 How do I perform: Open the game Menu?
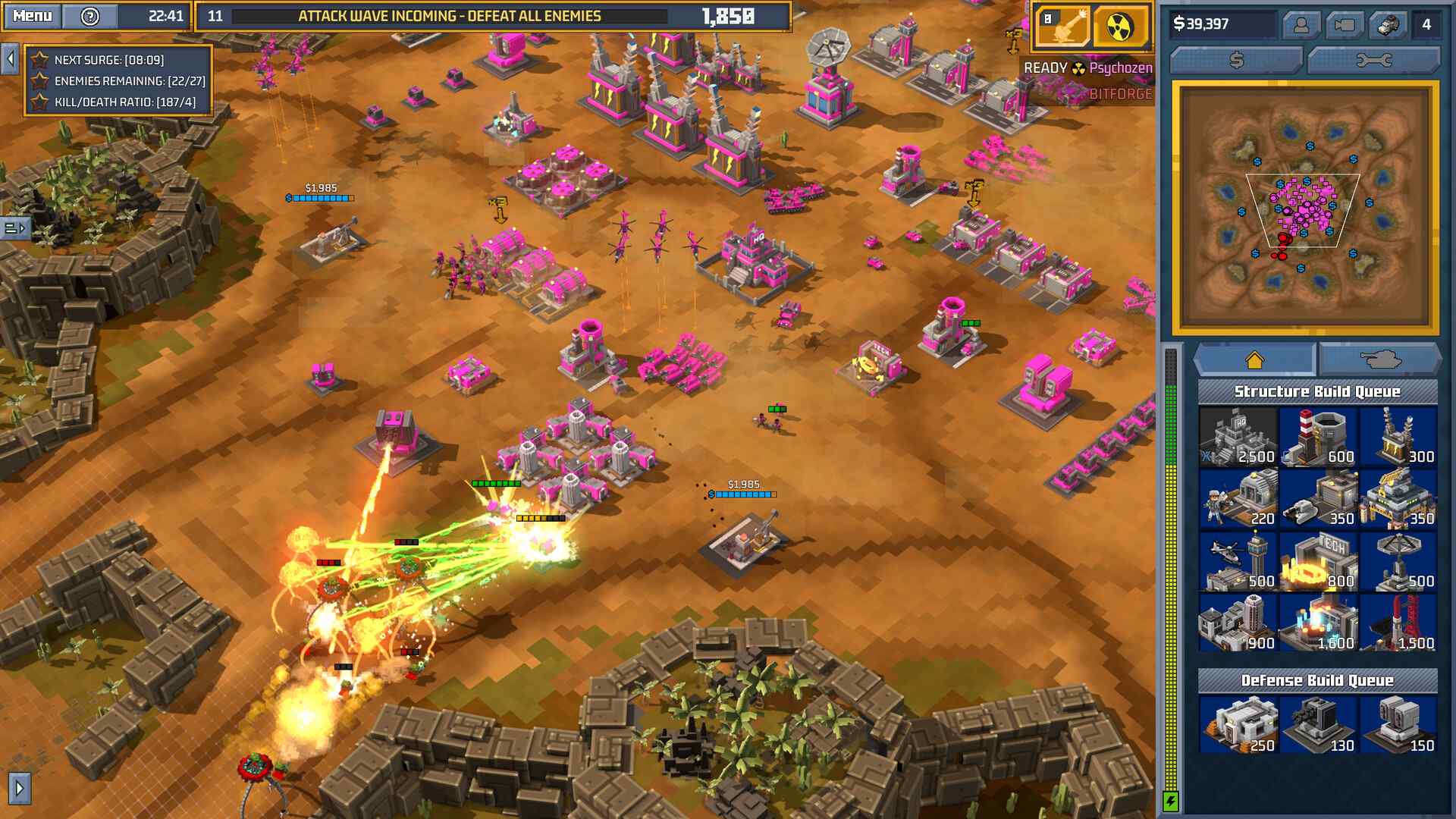(30, 15)
